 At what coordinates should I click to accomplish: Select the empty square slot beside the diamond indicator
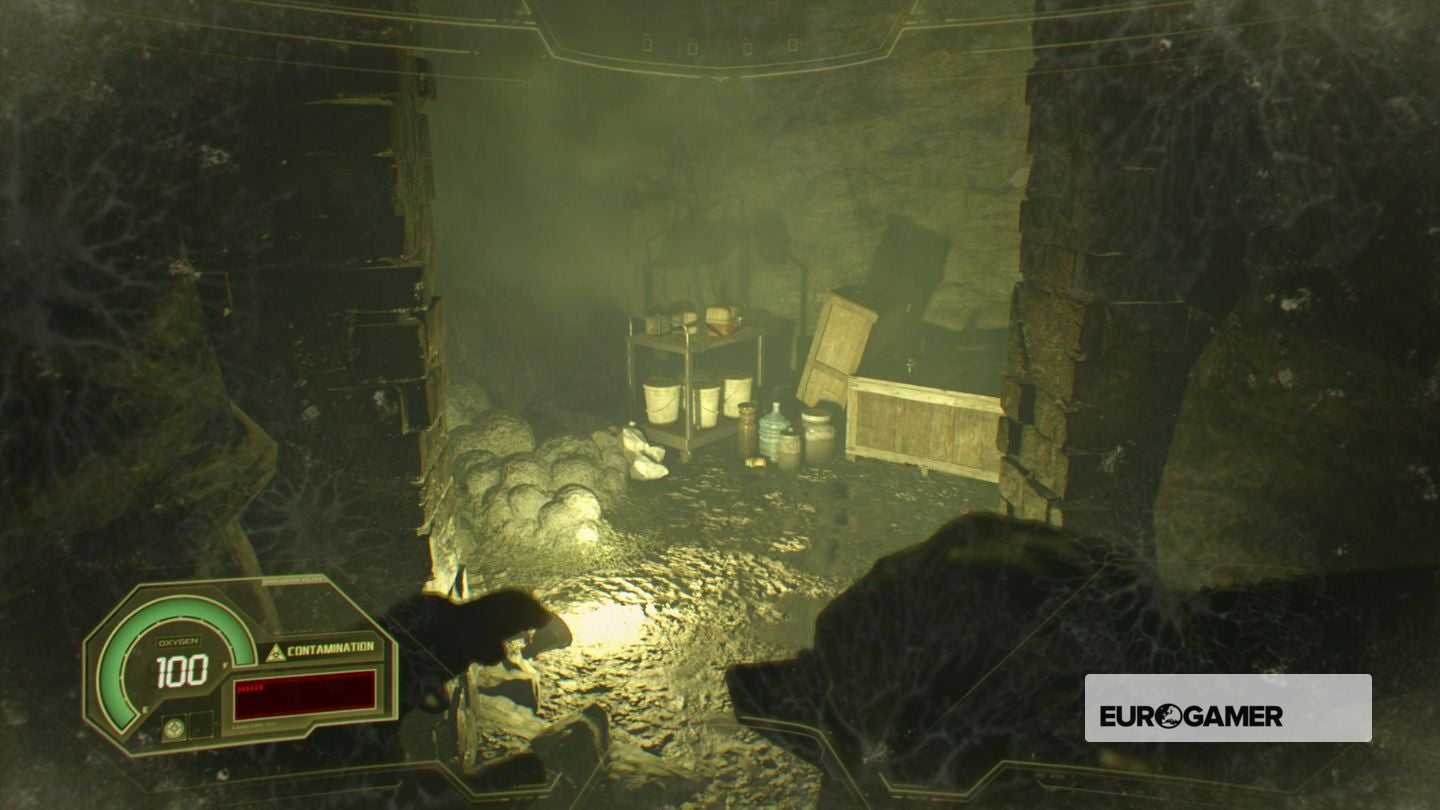coord(201,722)
